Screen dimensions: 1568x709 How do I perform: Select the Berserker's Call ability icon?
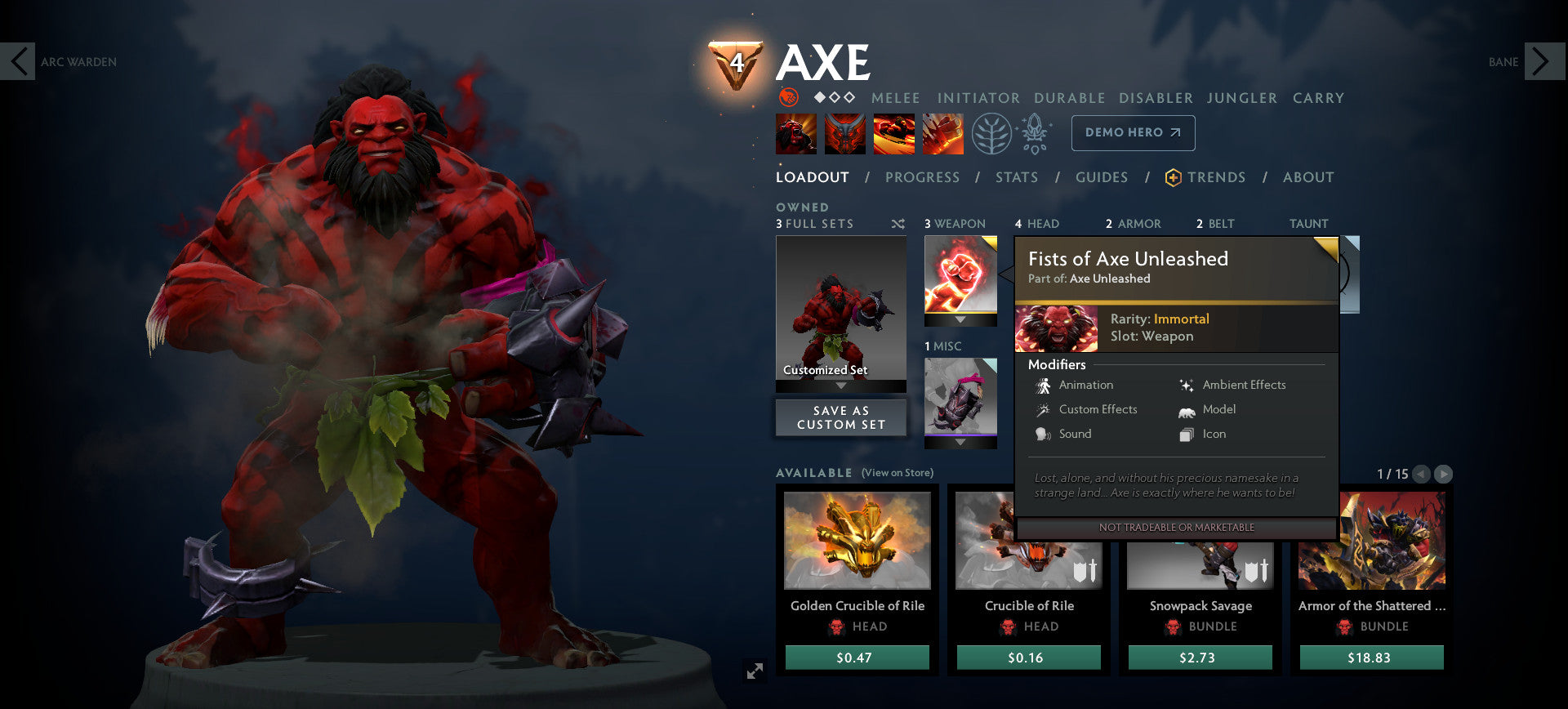(795, 133)
